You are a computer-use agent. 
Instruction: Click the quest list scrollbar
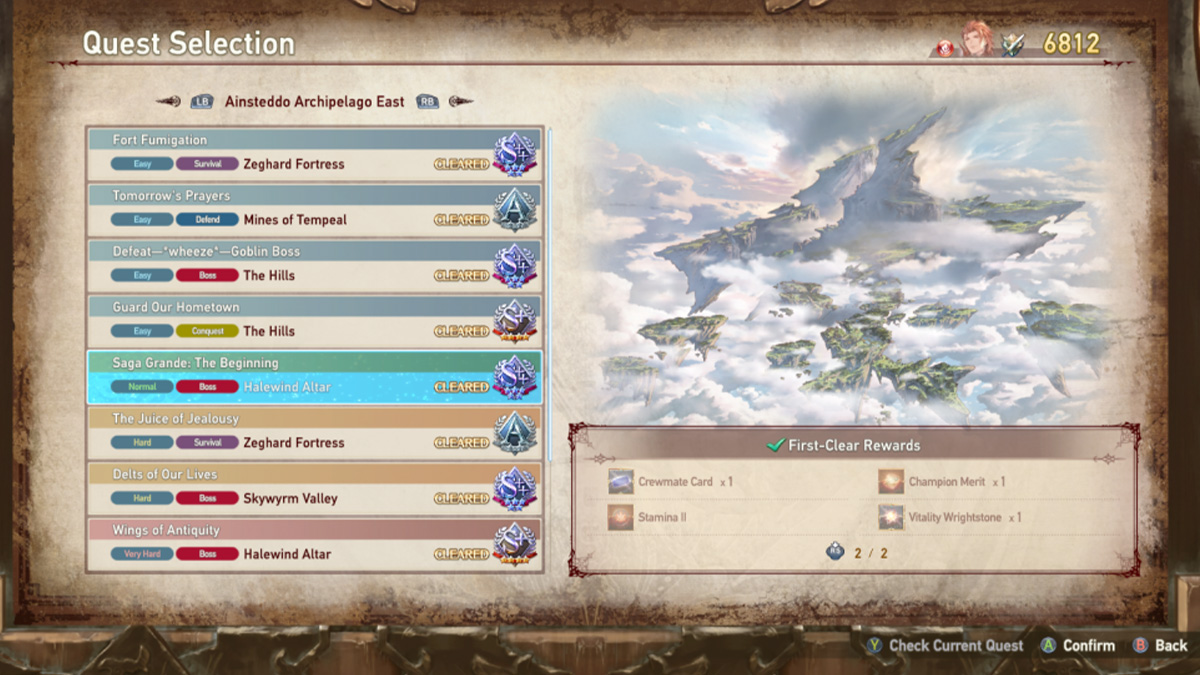pos(549,300)
